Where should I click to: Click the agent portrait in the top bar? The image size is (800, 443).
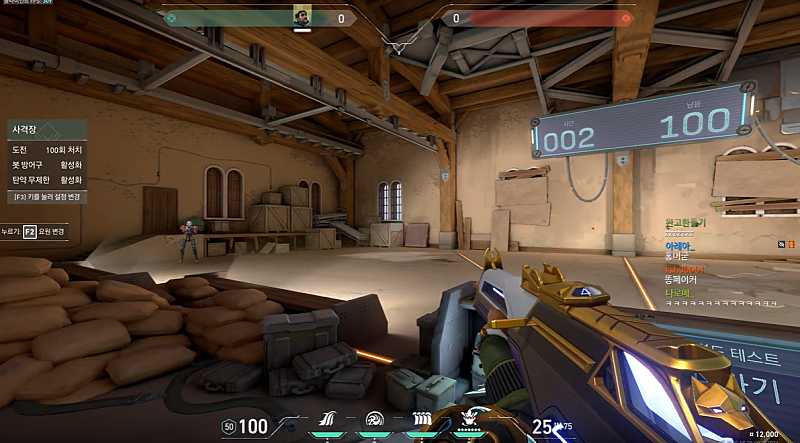coord(302,17)
